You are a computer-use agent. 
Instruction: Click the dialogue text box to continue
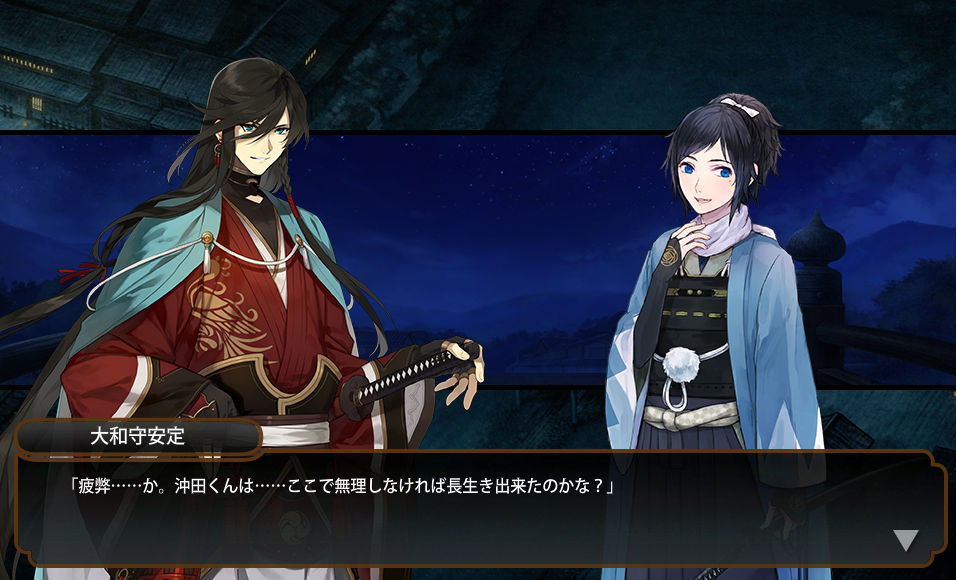point(478,509)
